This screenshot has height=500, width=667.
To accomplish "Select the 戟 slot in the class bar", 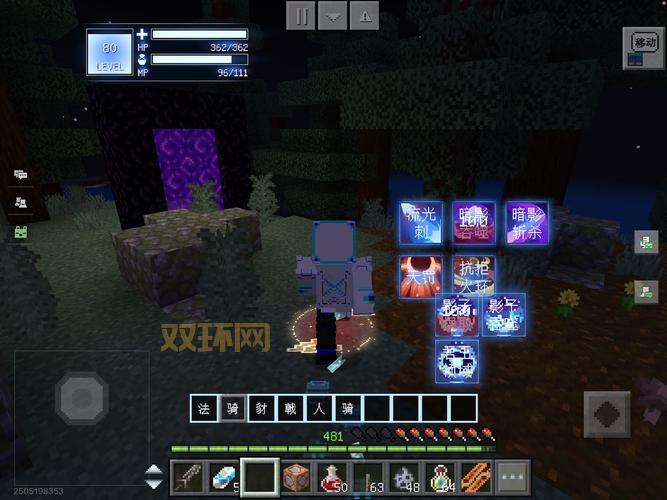I will [x=290, y=408].
